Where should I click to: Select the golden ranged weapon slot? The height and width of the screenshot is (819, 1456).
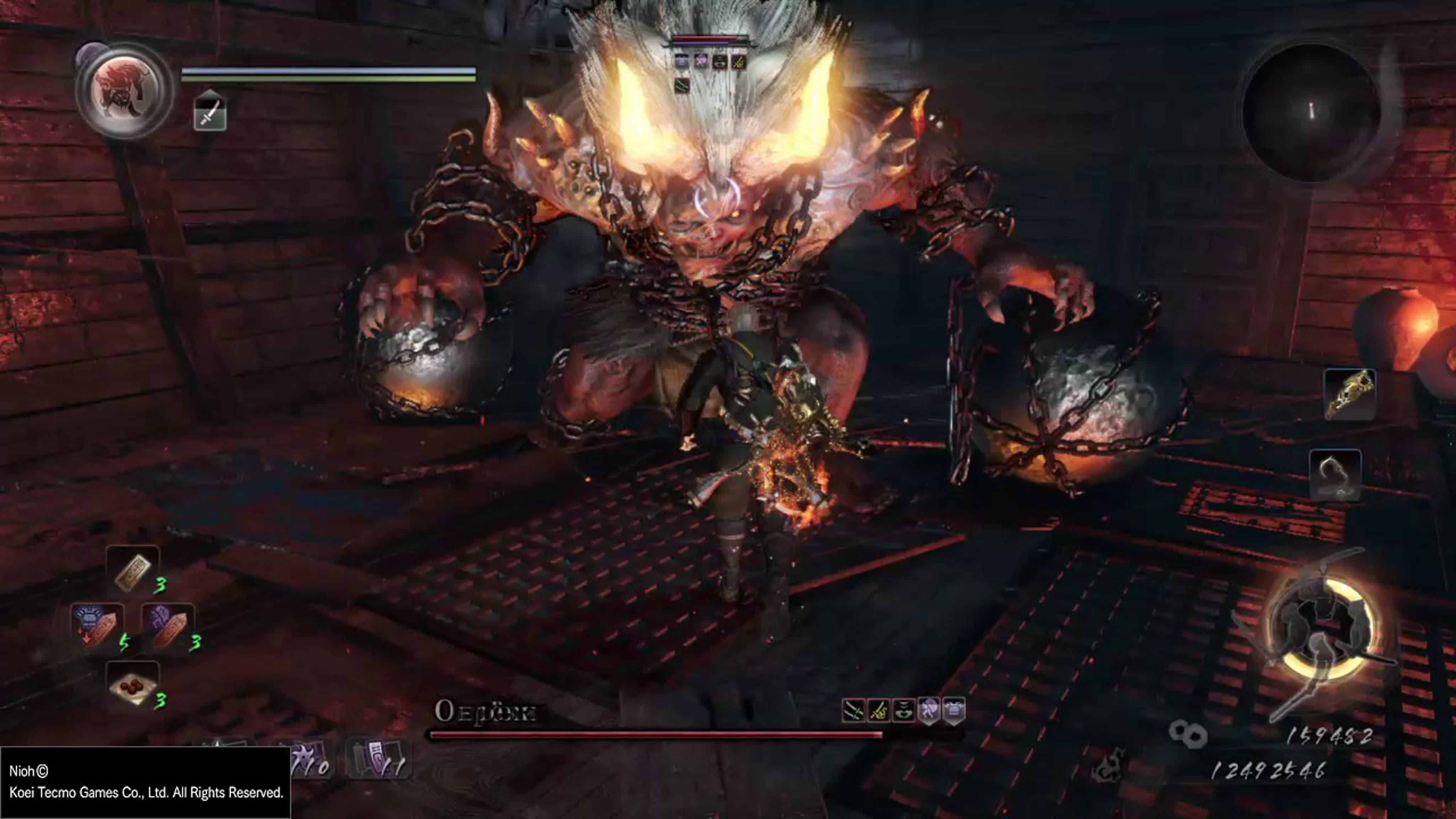click(x=1349, y=395)
